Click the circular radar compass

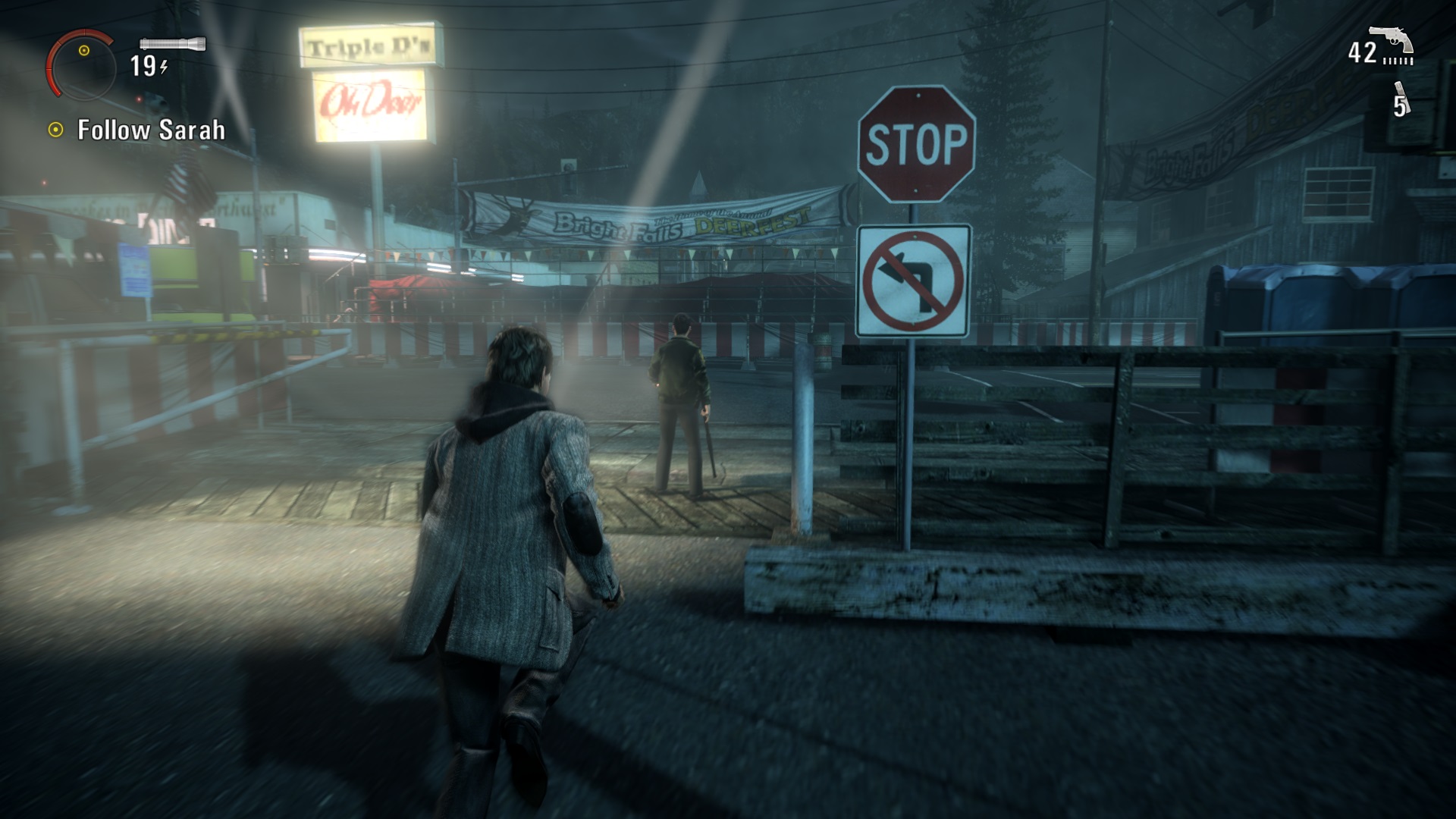click(x=82, y=65)
